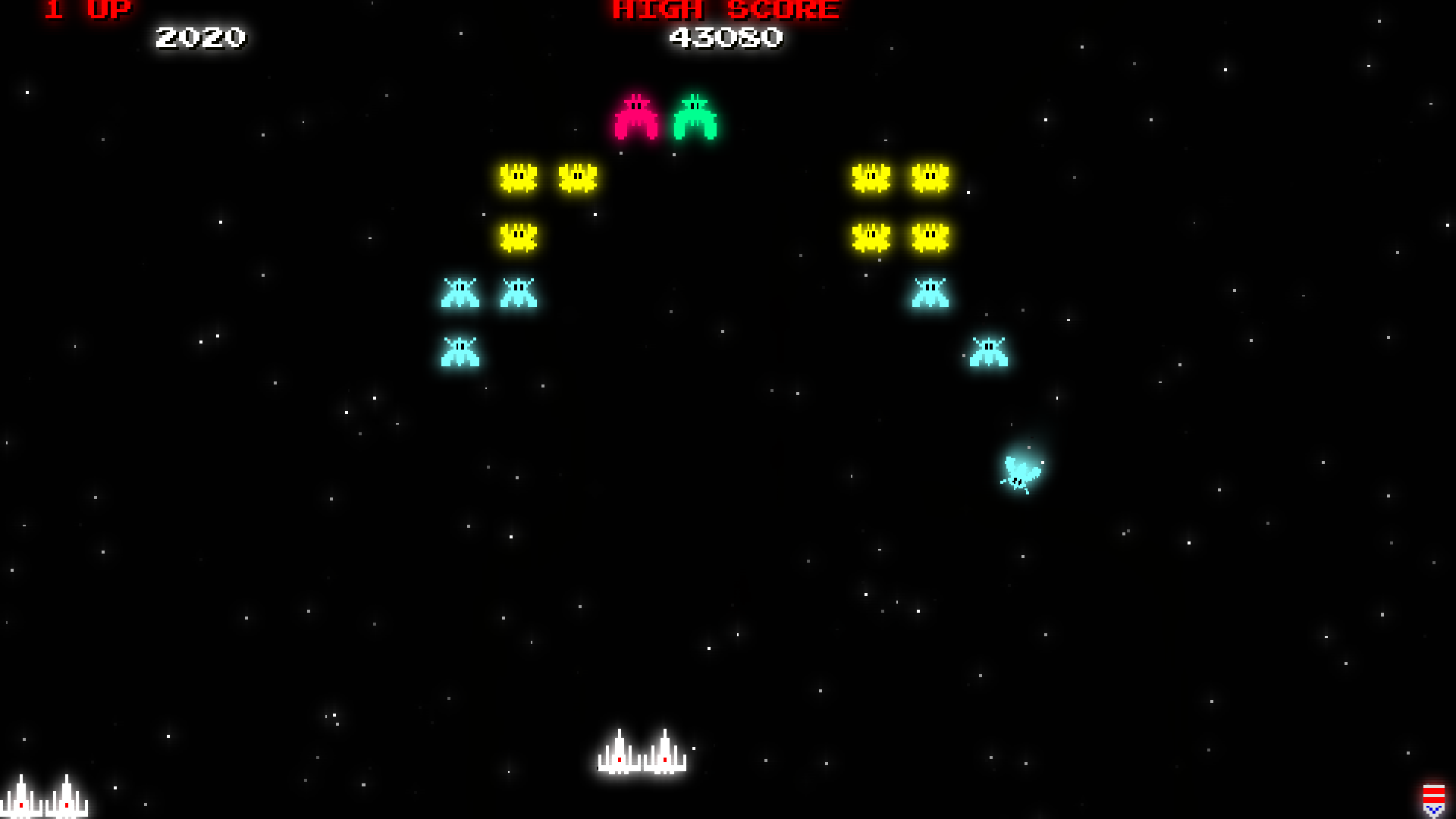The image size is (1456, 819).
Task: Click the rightmost yellow bee in the top formation
Action: tap(931, 176)
